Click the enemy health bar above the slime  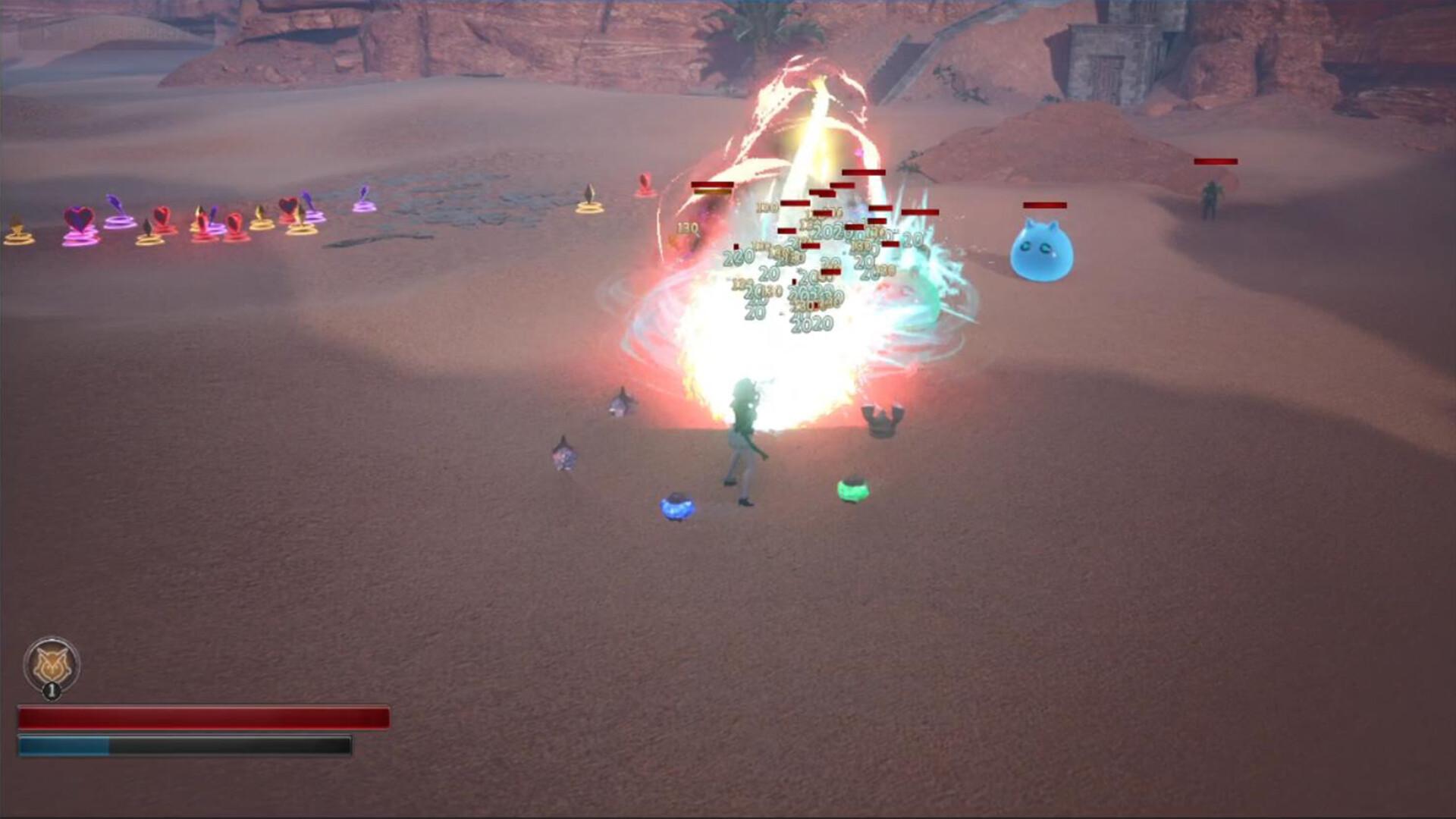click(x=1044, y=205)
